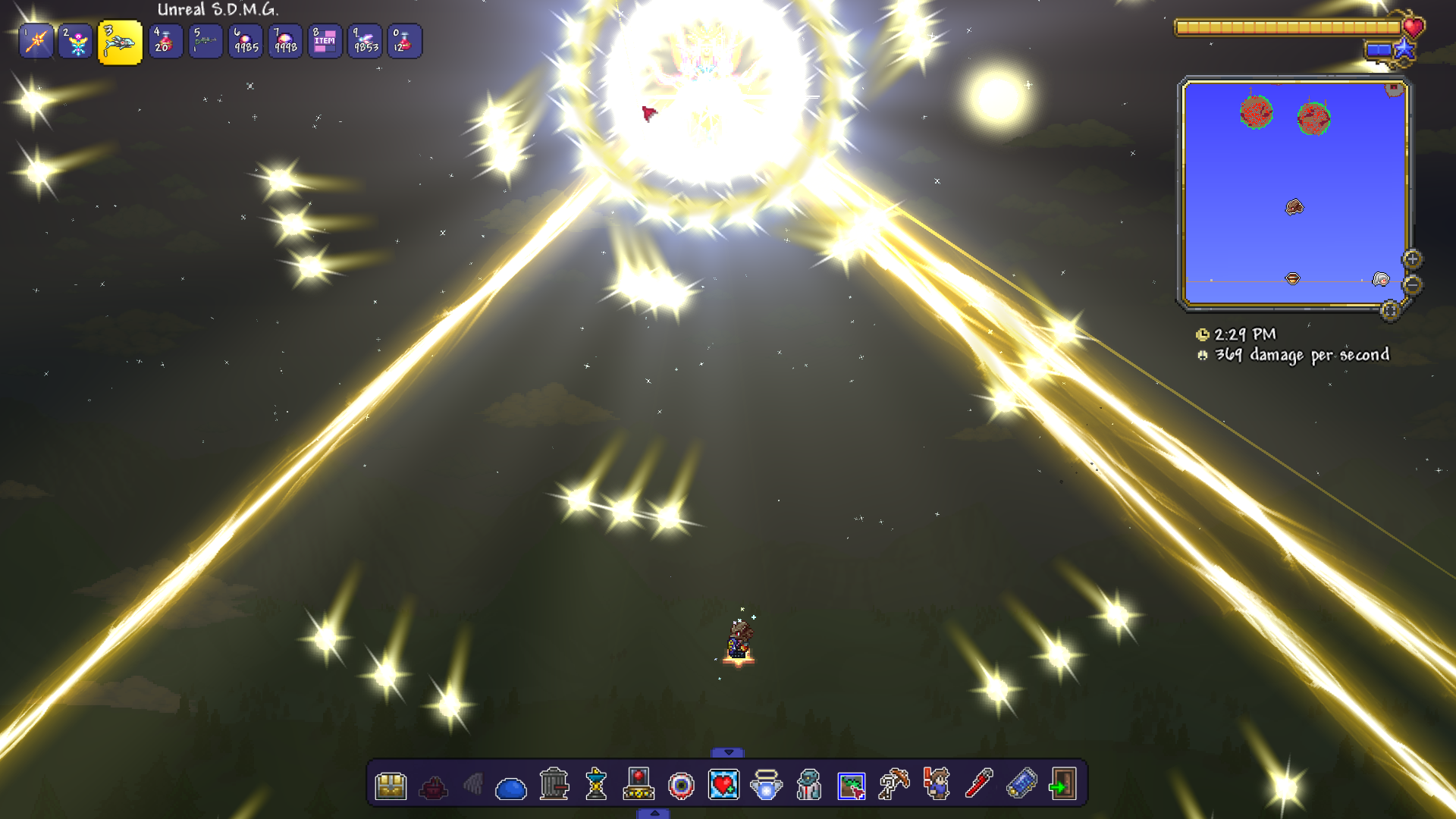Select the flaming spear weapon in slot 1
Image resolution: width=1456 pixels, height=819 pixels.
[x=36, y=42]
